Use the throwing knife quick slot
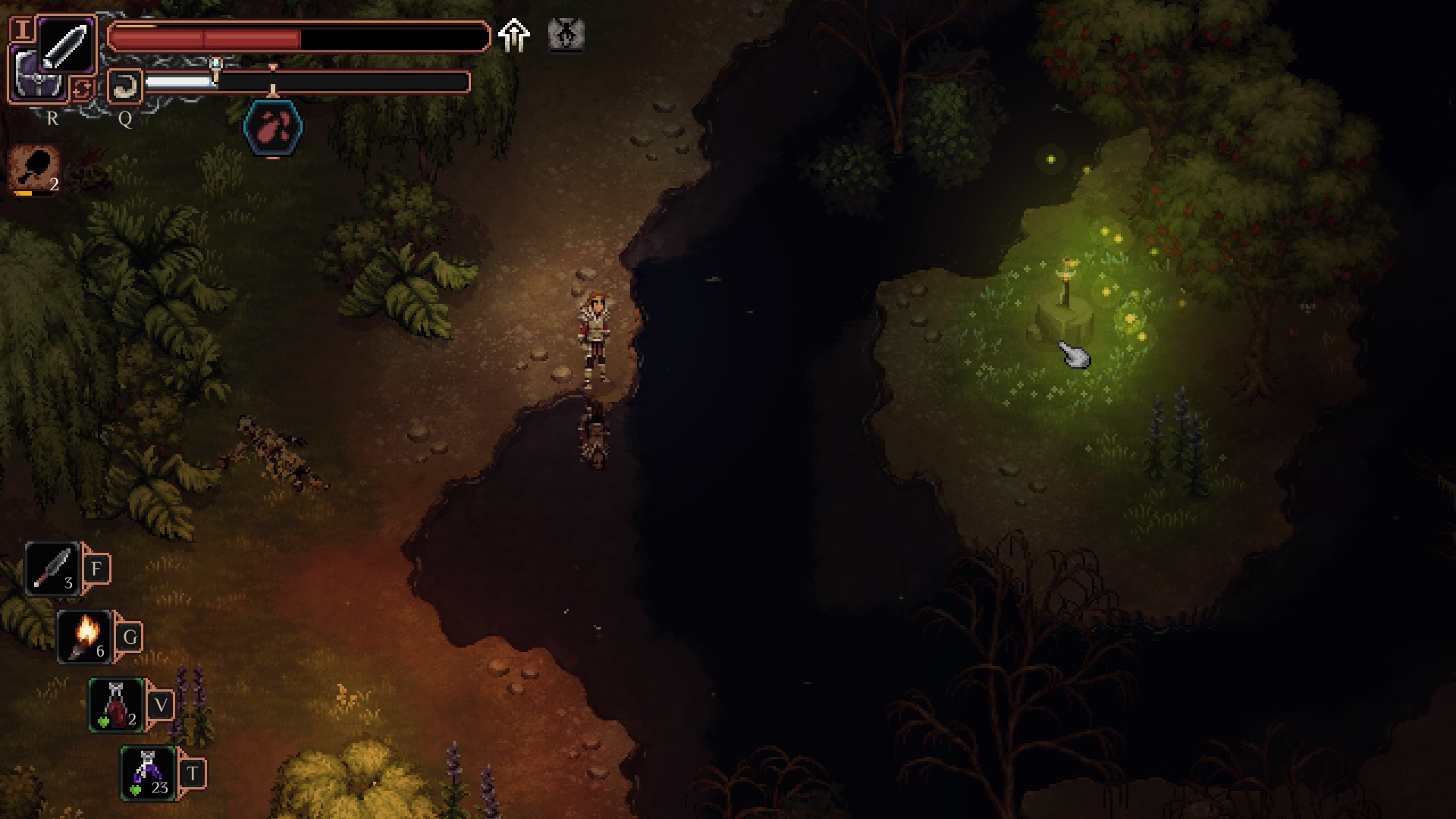Viewport: 1456px width, 819px height. pyautogui.click(x=53, y=569)
